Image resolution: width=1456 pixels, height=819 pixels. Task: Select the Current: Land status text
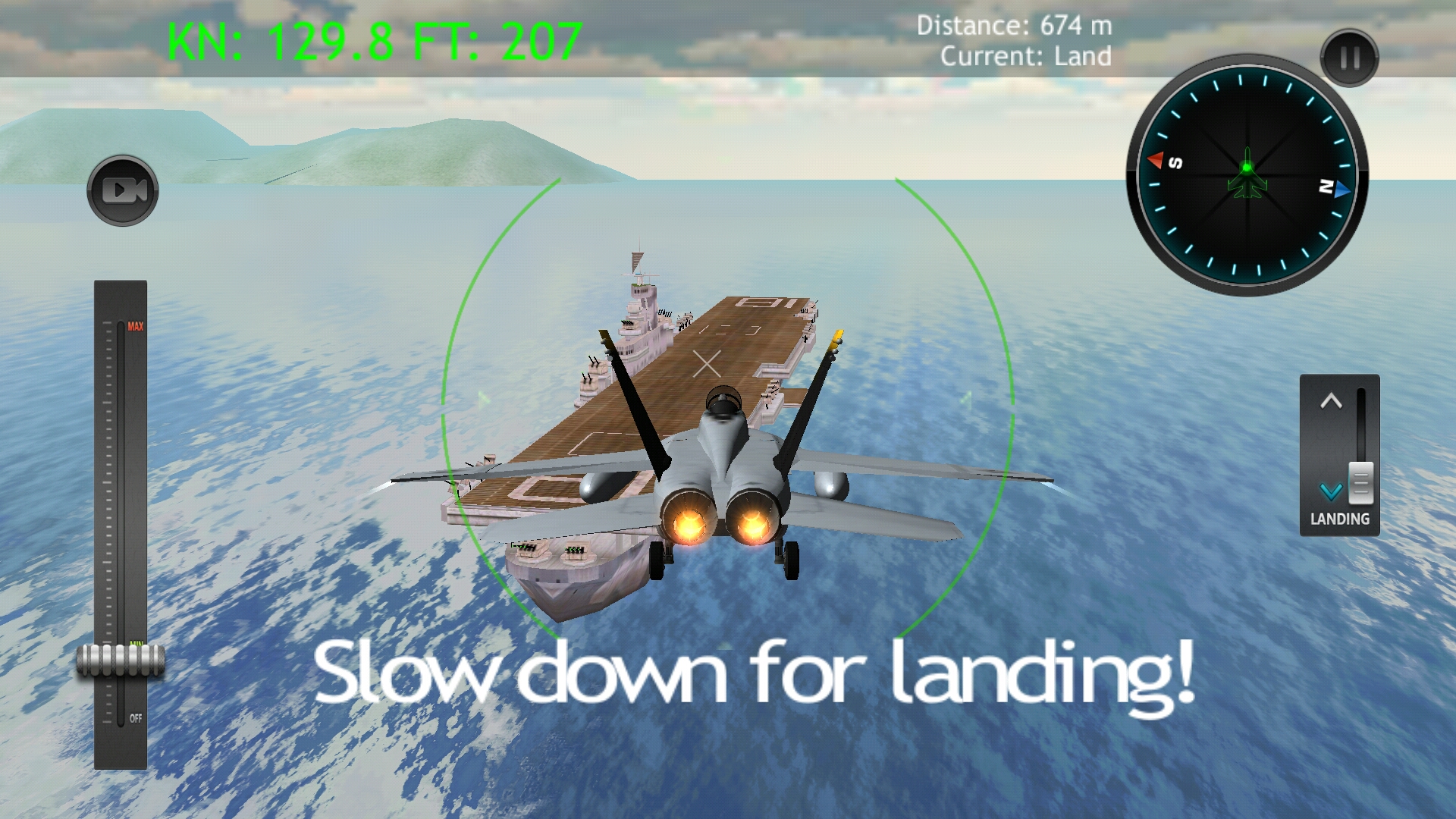point(1026,55)
